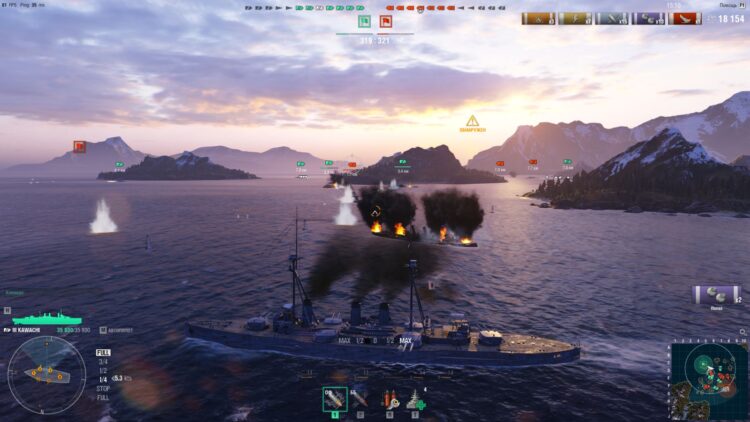Switch to the second shell type slot
Viewport: 750px width, 422px height.
(x=359, y=399)
